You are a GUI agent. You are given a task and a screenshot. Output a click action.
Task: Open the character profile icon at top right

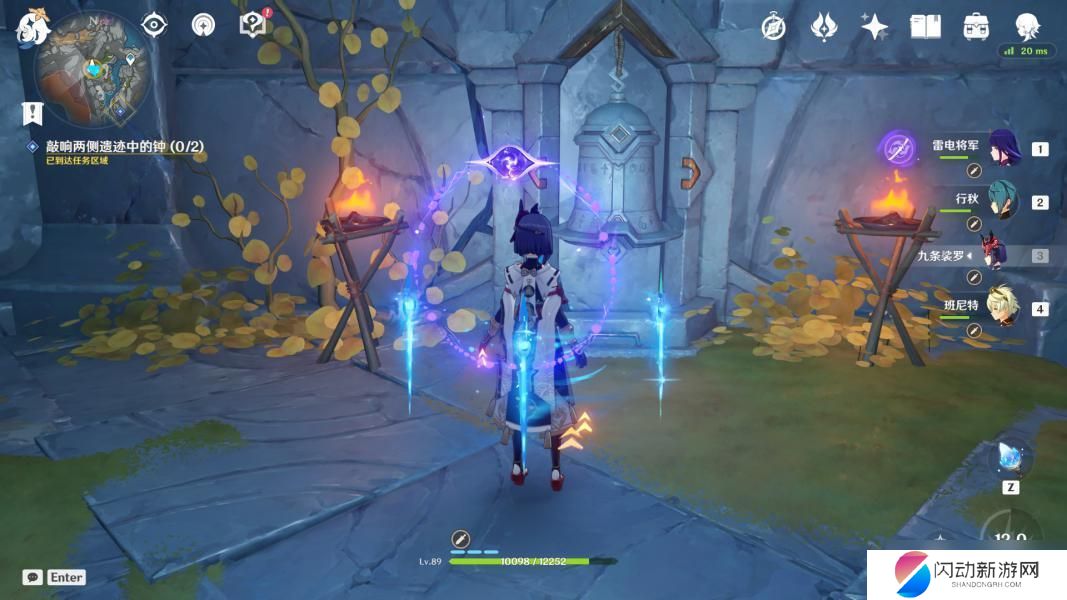(1026, 27)
